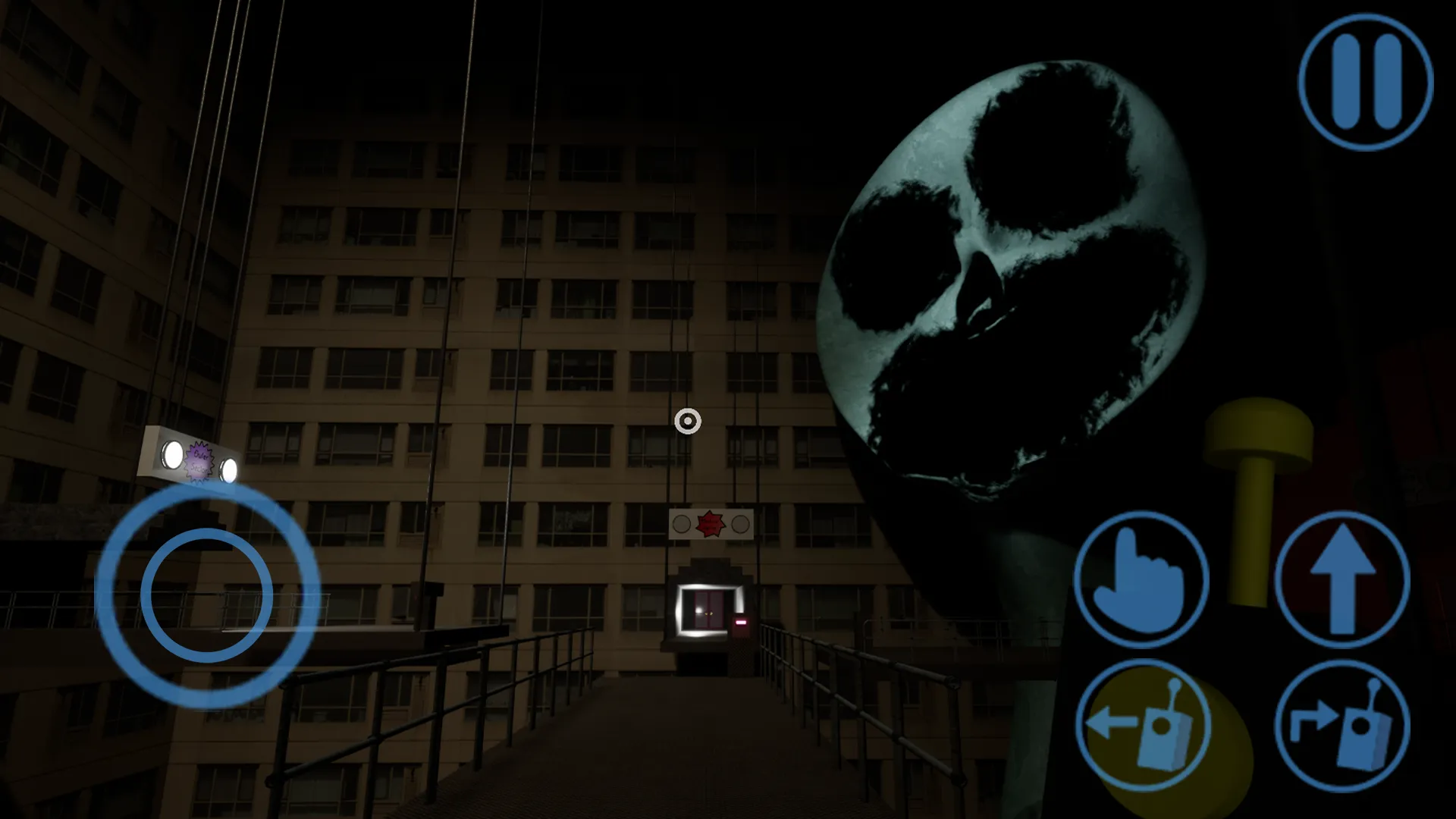Screen dimensions: 1456x819
Task: Toggle the left round light on the red sign
Action: (682, 523)
